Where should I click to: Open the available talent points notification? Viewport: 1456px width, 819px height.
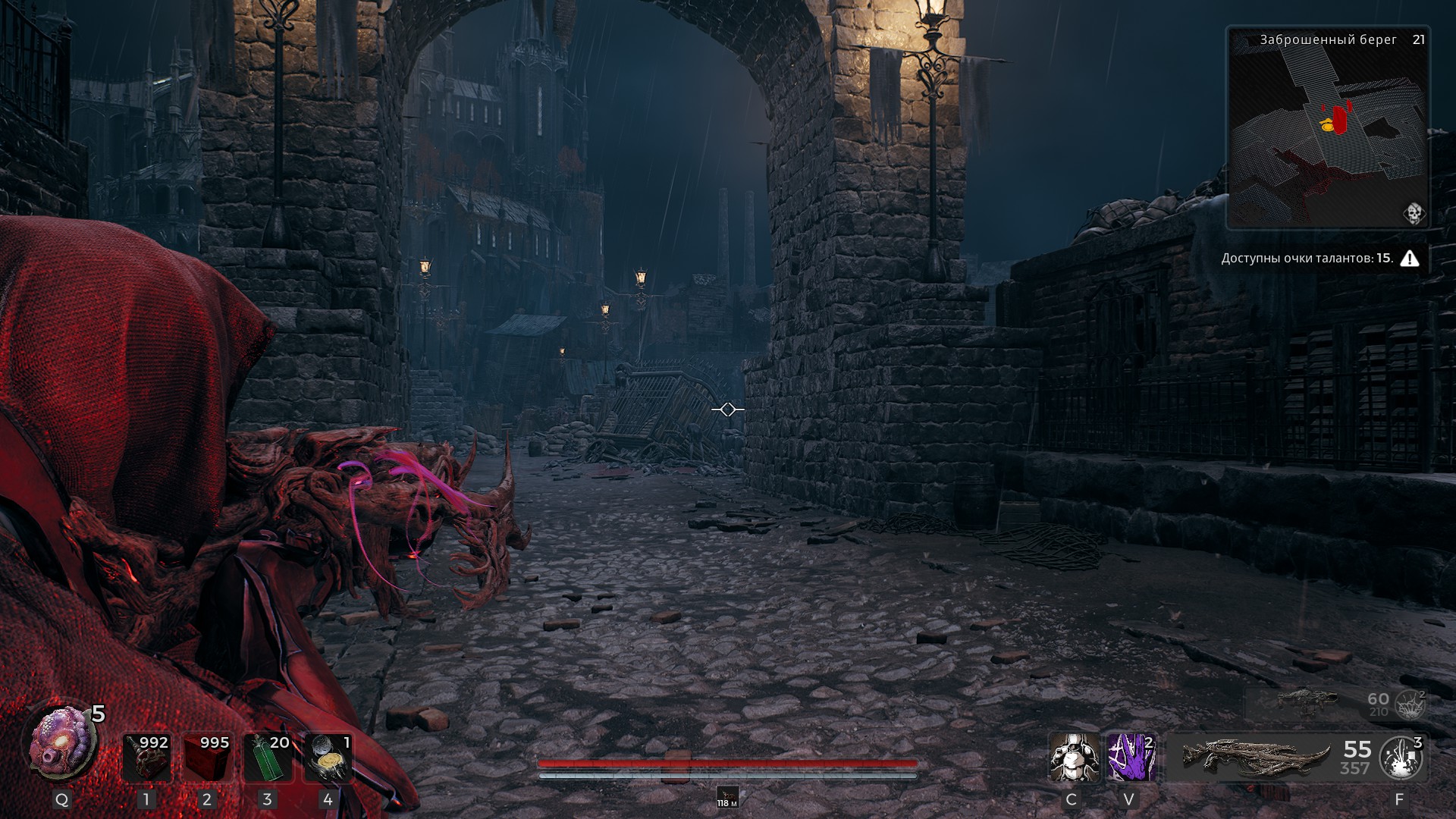tap(1319, 259)
